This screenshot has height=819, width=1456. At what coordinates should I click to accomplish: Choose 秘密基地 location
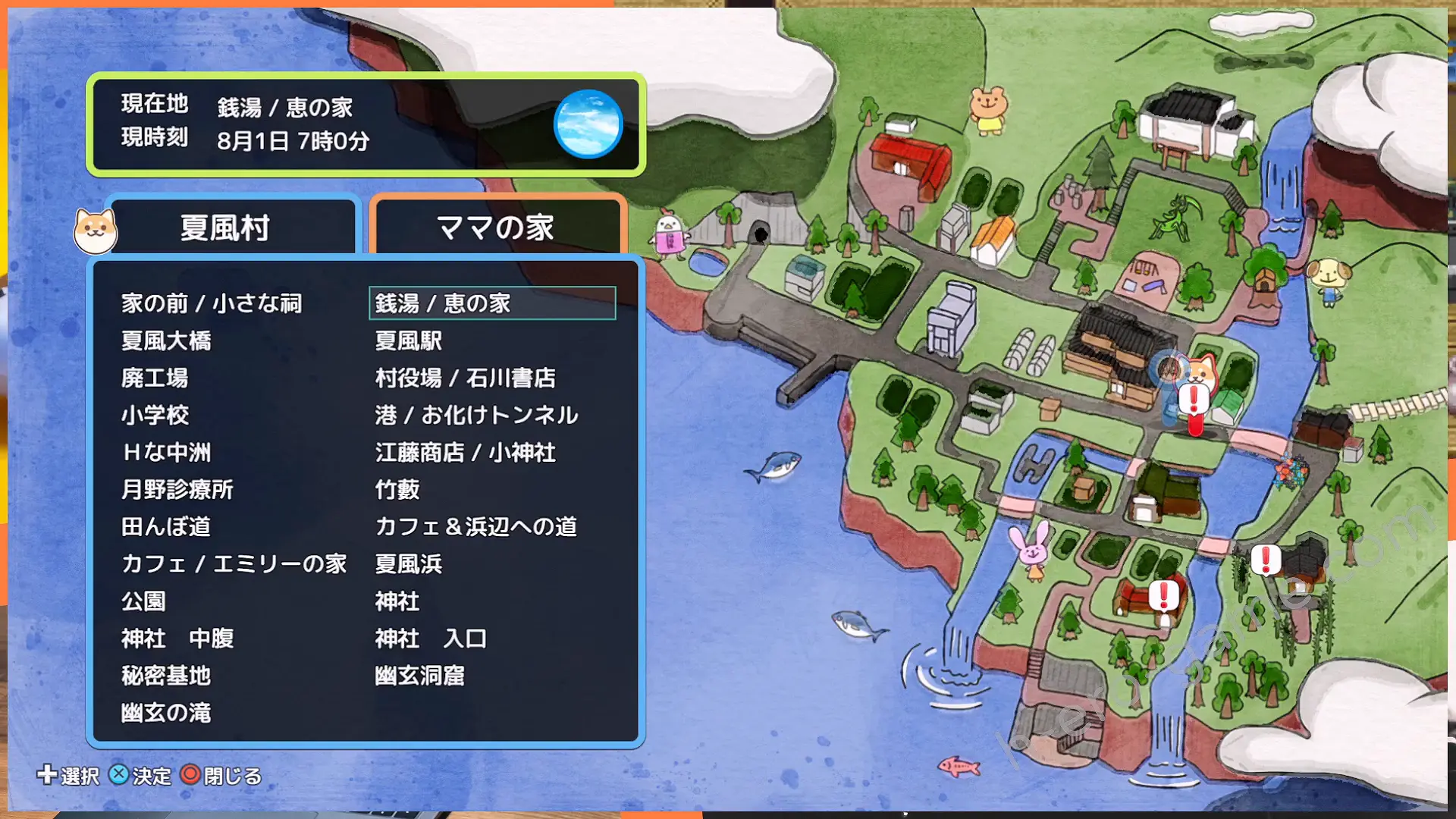pos(166,676)
